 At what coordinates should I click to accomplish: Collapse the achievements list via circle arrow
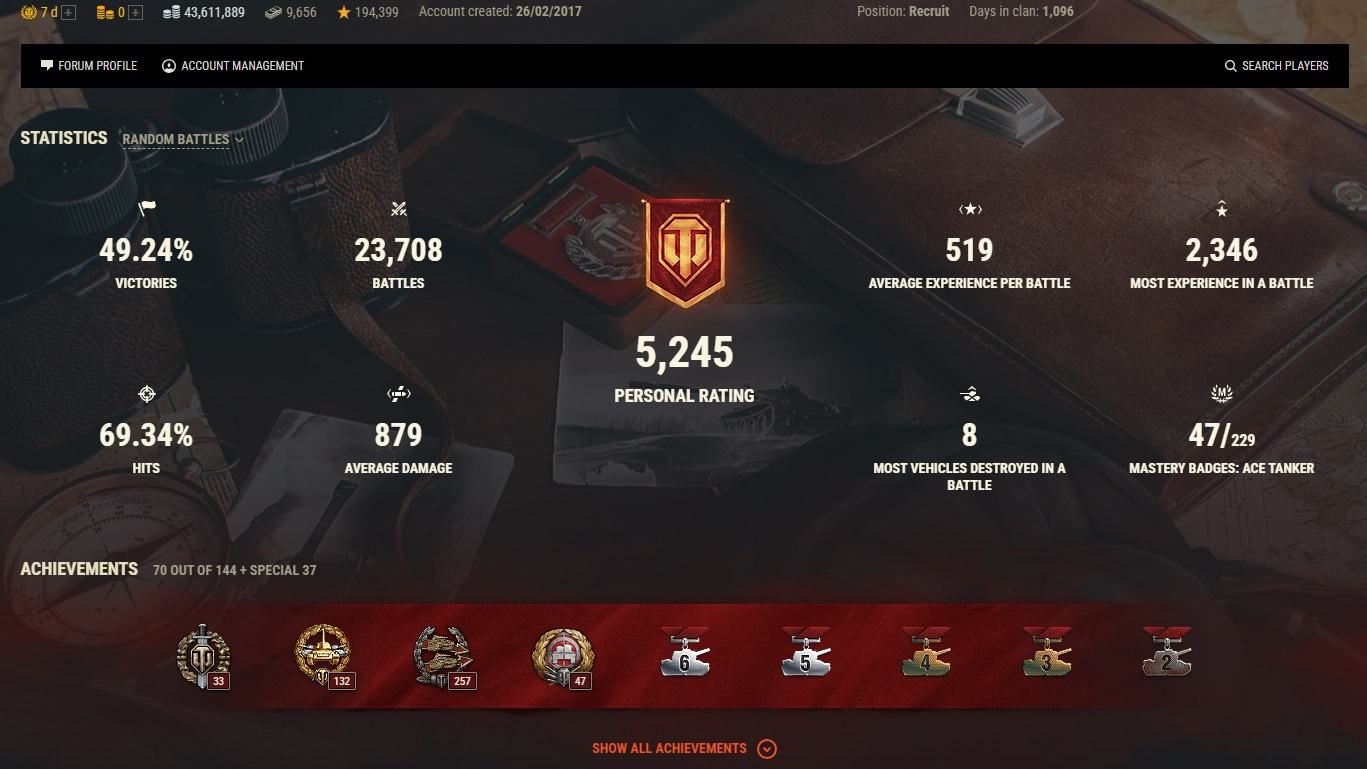767,748
